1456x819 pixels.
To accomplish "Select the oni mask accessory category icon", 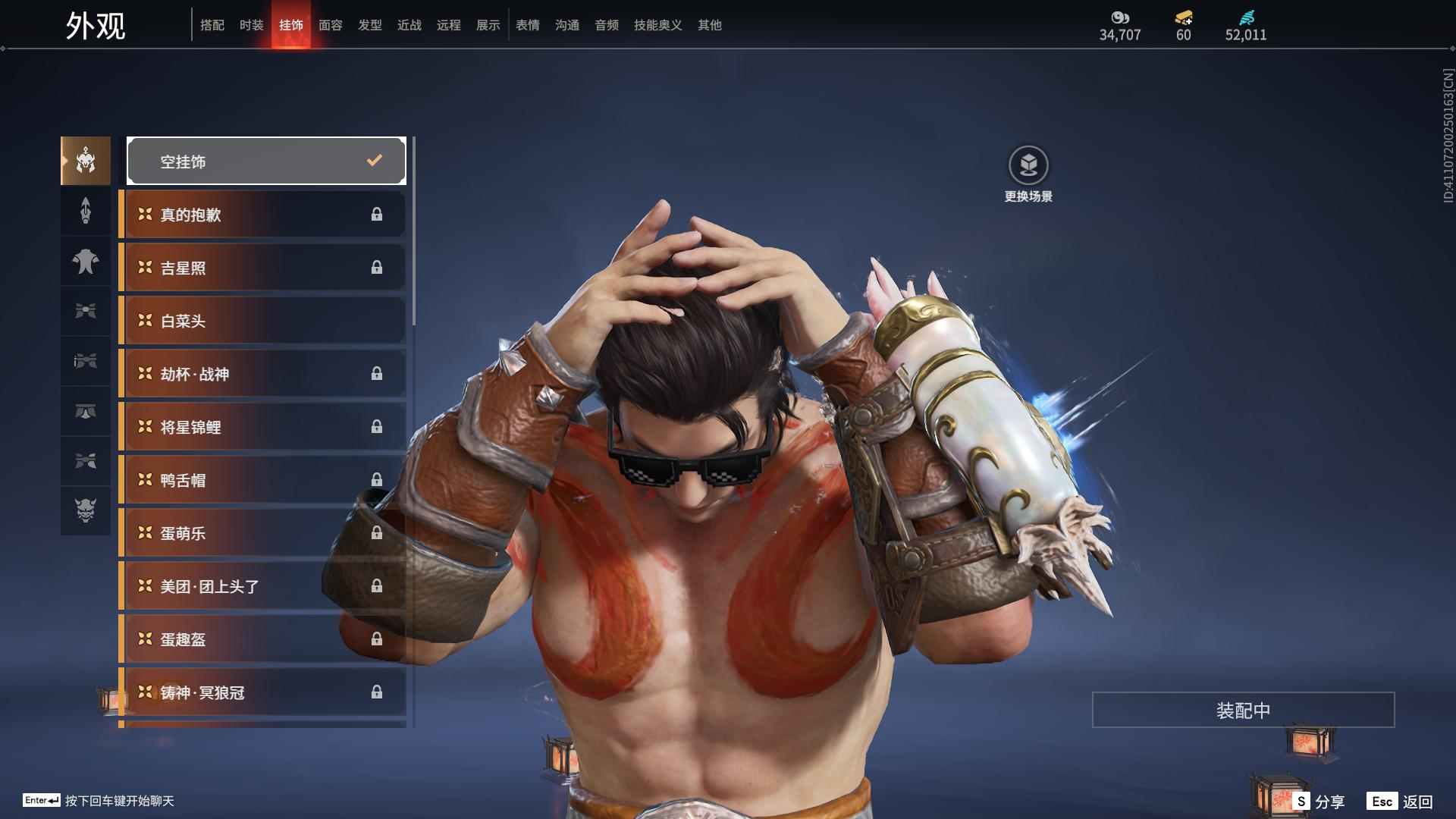I will point(86,510).
